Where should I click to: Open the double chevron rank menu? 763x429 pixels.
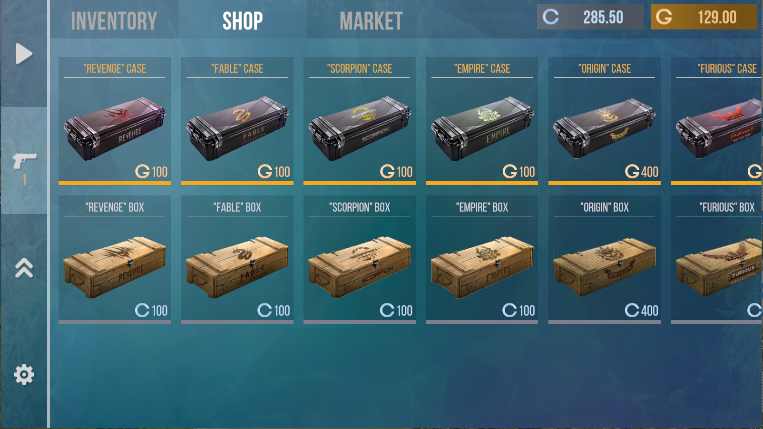24,267
